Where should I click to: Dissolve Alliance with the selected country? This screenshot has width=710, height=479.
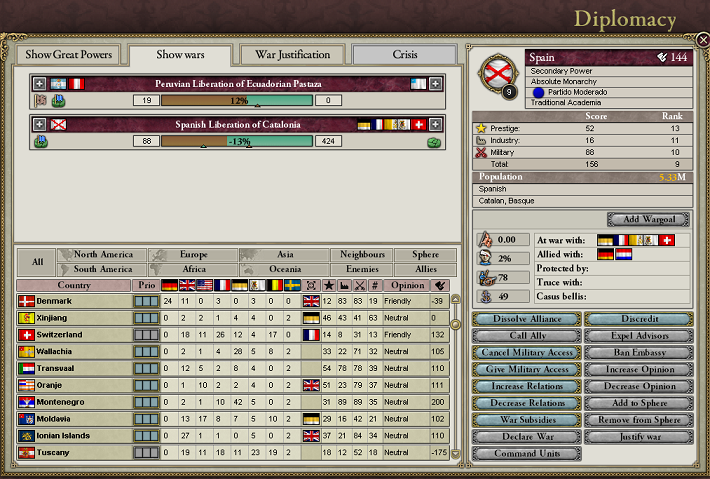525,319
